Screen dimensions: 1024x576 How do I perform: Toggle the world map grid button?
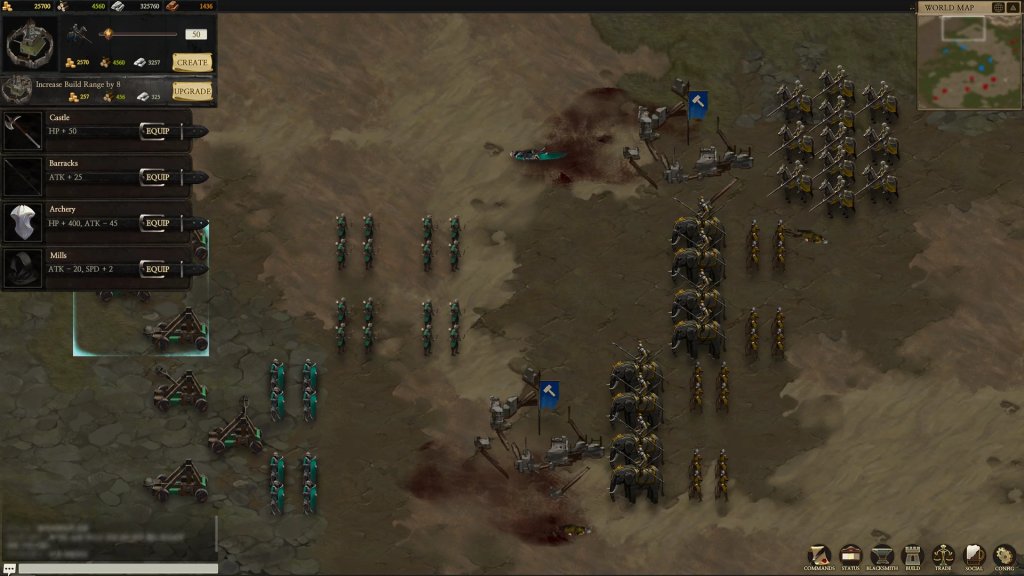click(998, 8)
